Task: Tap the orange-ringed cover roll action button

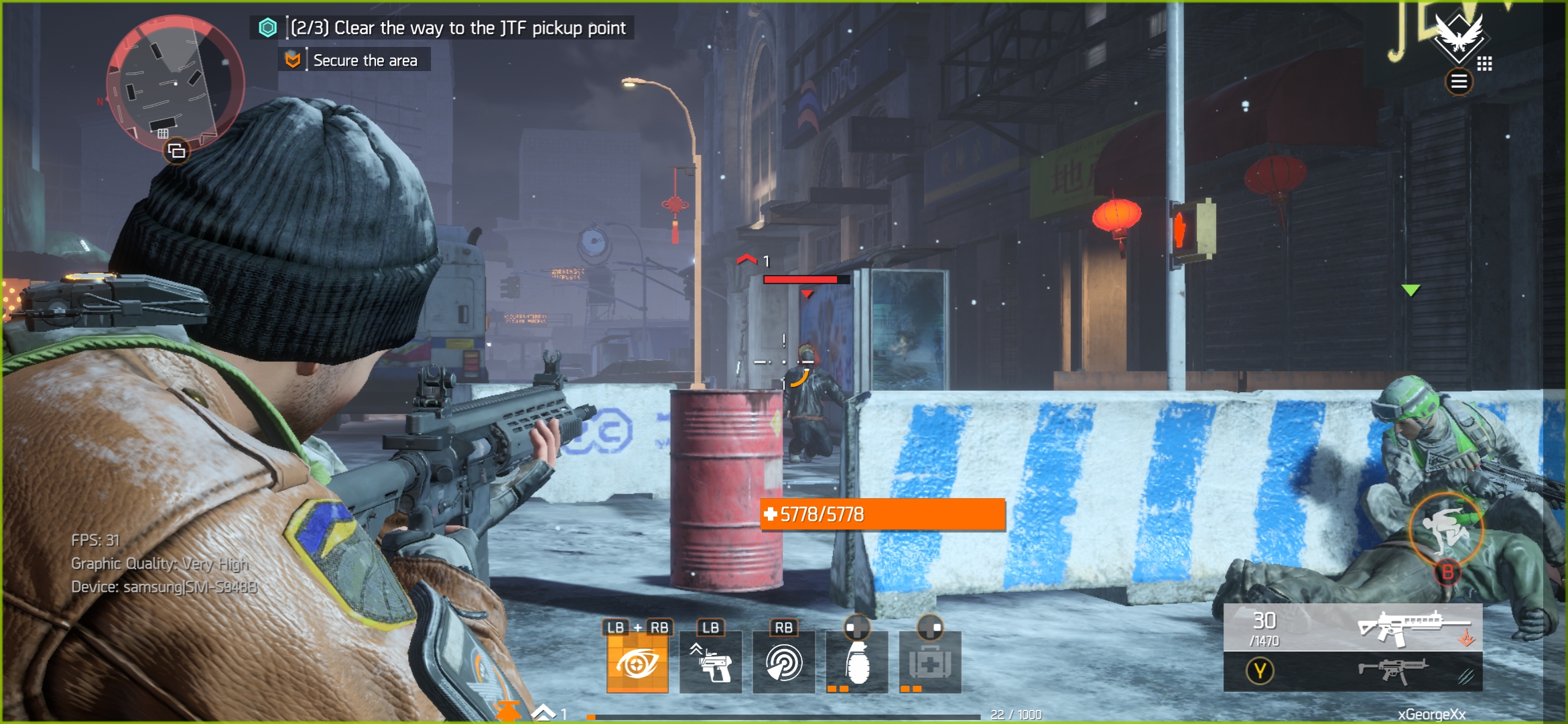Action: click(x=1446, y=531)
